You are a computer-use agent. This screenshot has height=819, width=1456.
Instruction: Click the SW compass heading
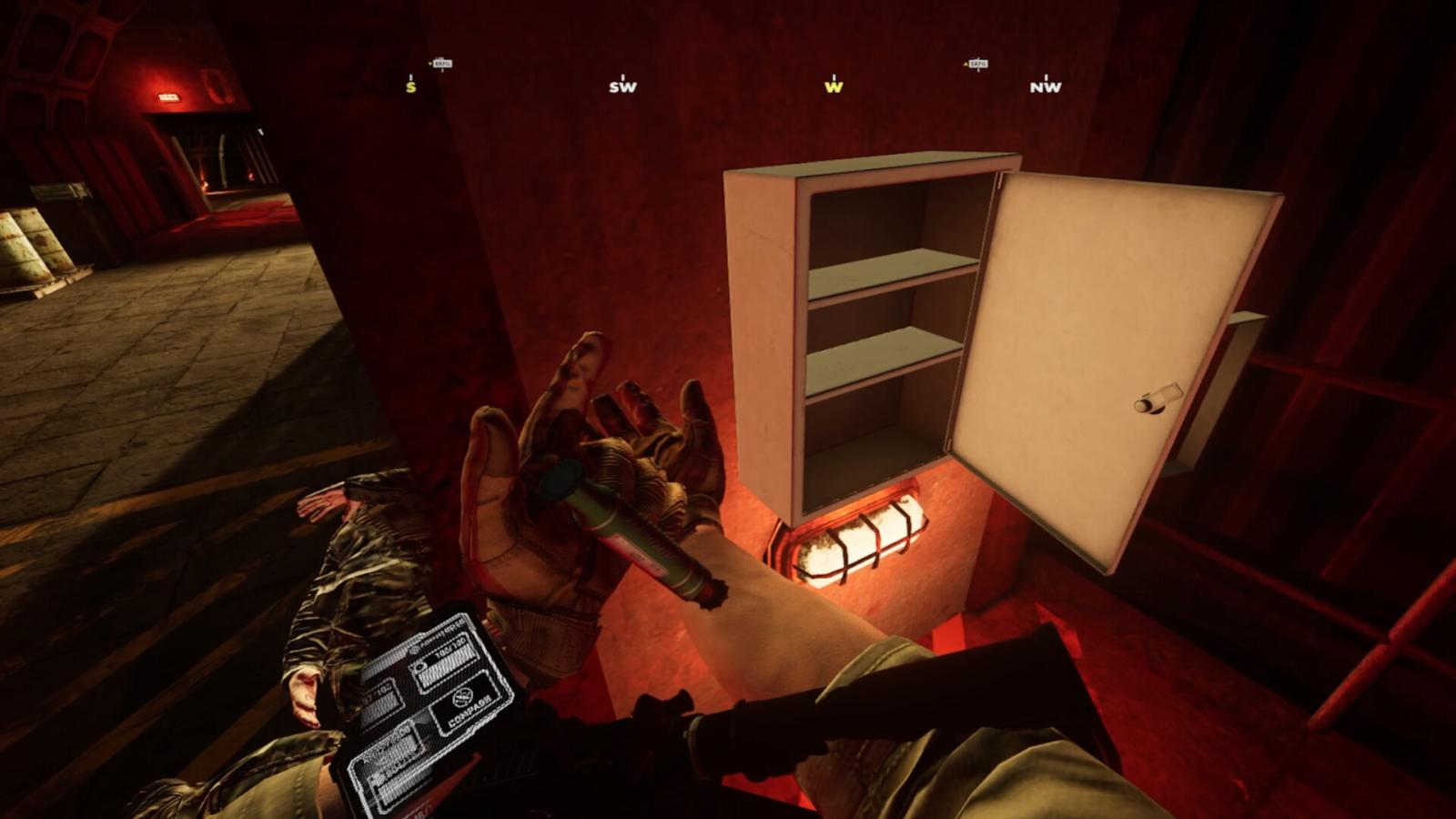coord(622,86)
